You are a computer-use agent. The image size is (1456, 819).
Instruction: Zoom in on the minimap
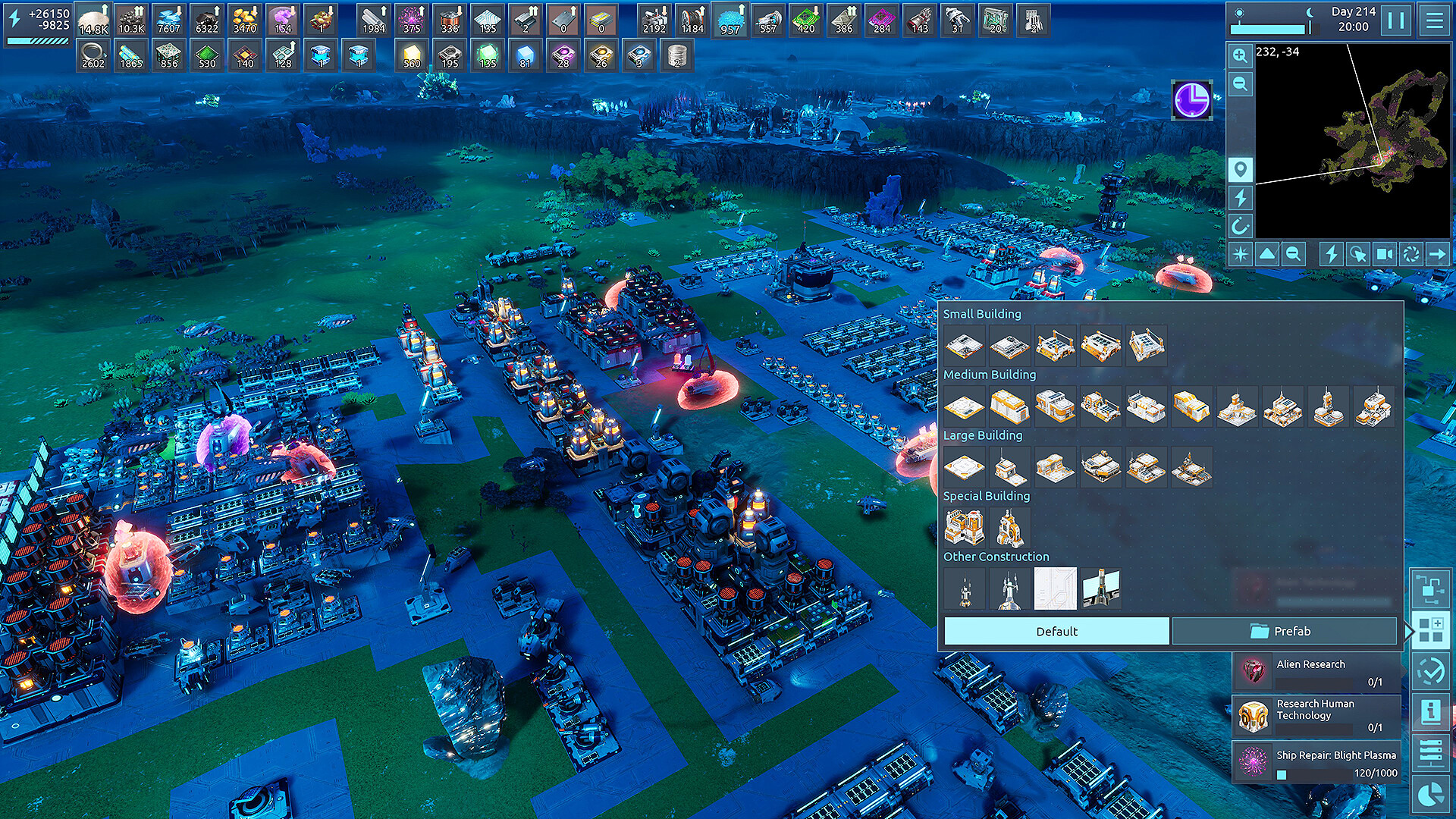(1240, 56)
